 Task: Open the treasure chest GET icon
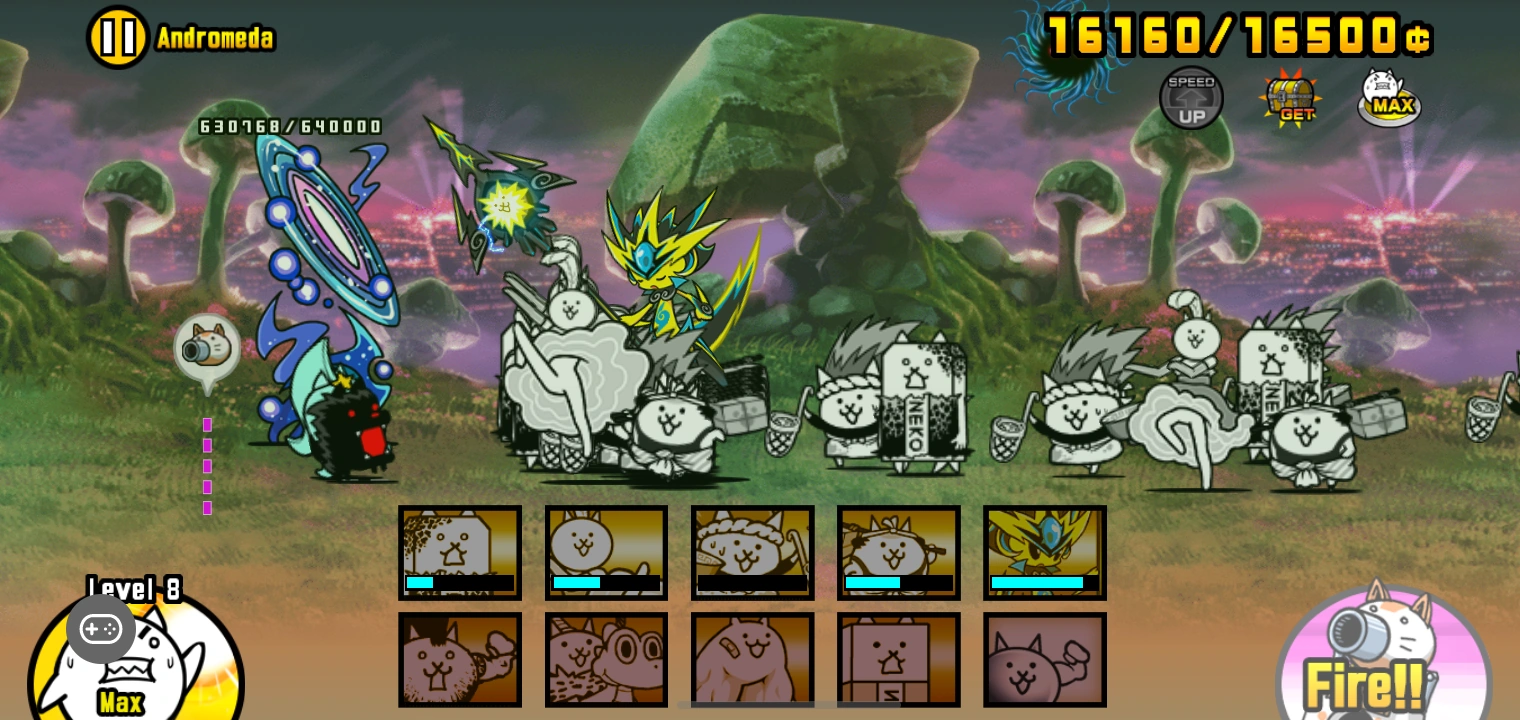1290,97
